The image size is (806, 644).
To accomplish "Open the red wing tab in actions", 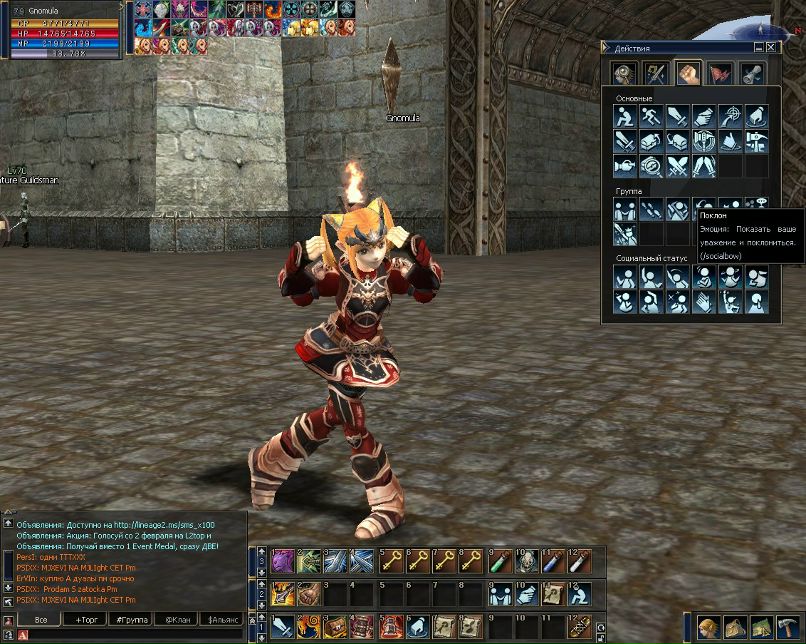I will pos(719,73).
